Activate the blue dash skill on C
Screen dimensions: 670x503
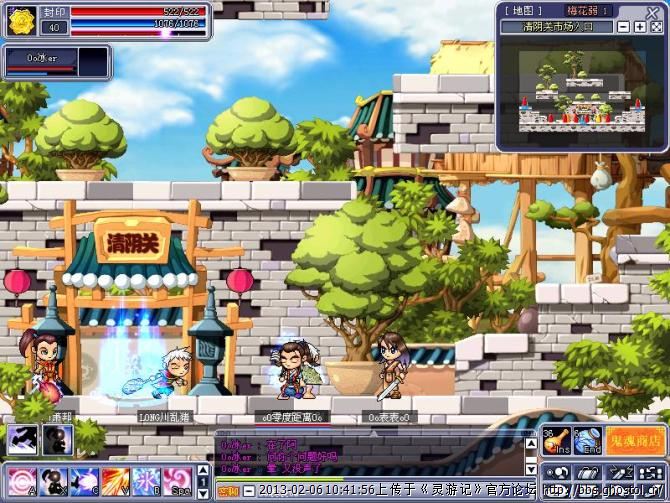(84, 480)
